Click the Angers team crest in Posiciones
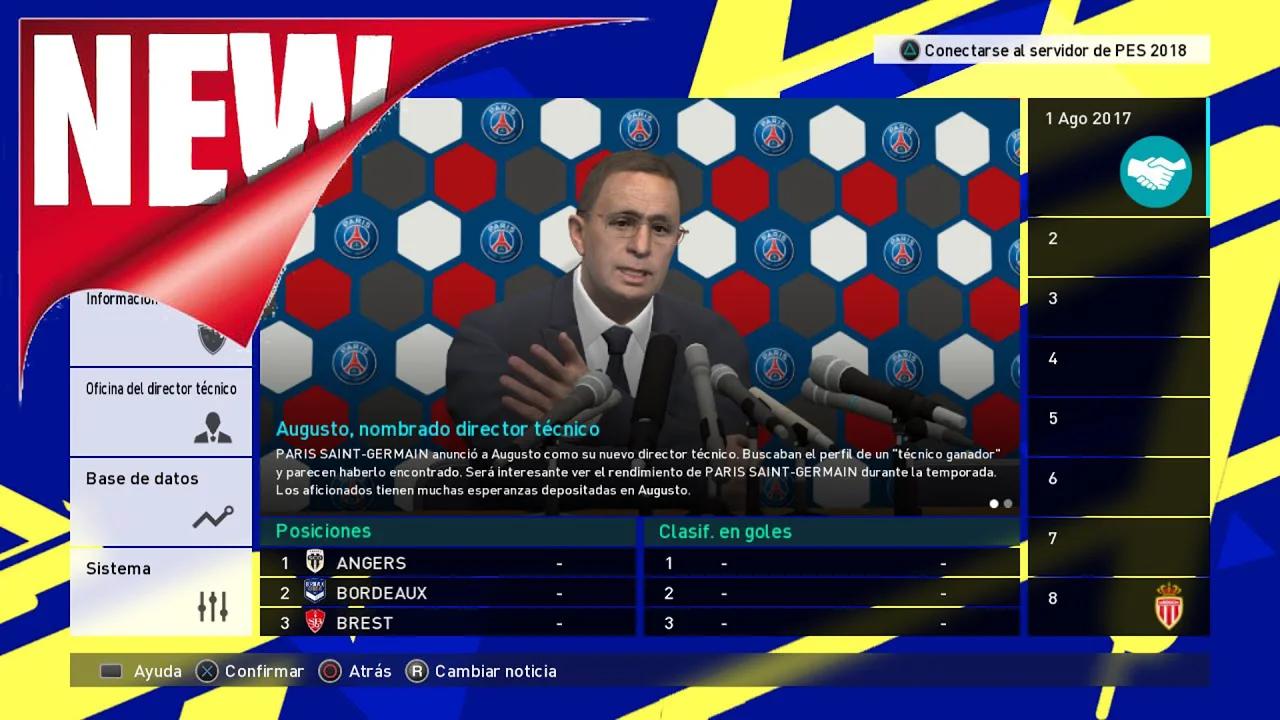1280x720 pixels. (313, 562)
